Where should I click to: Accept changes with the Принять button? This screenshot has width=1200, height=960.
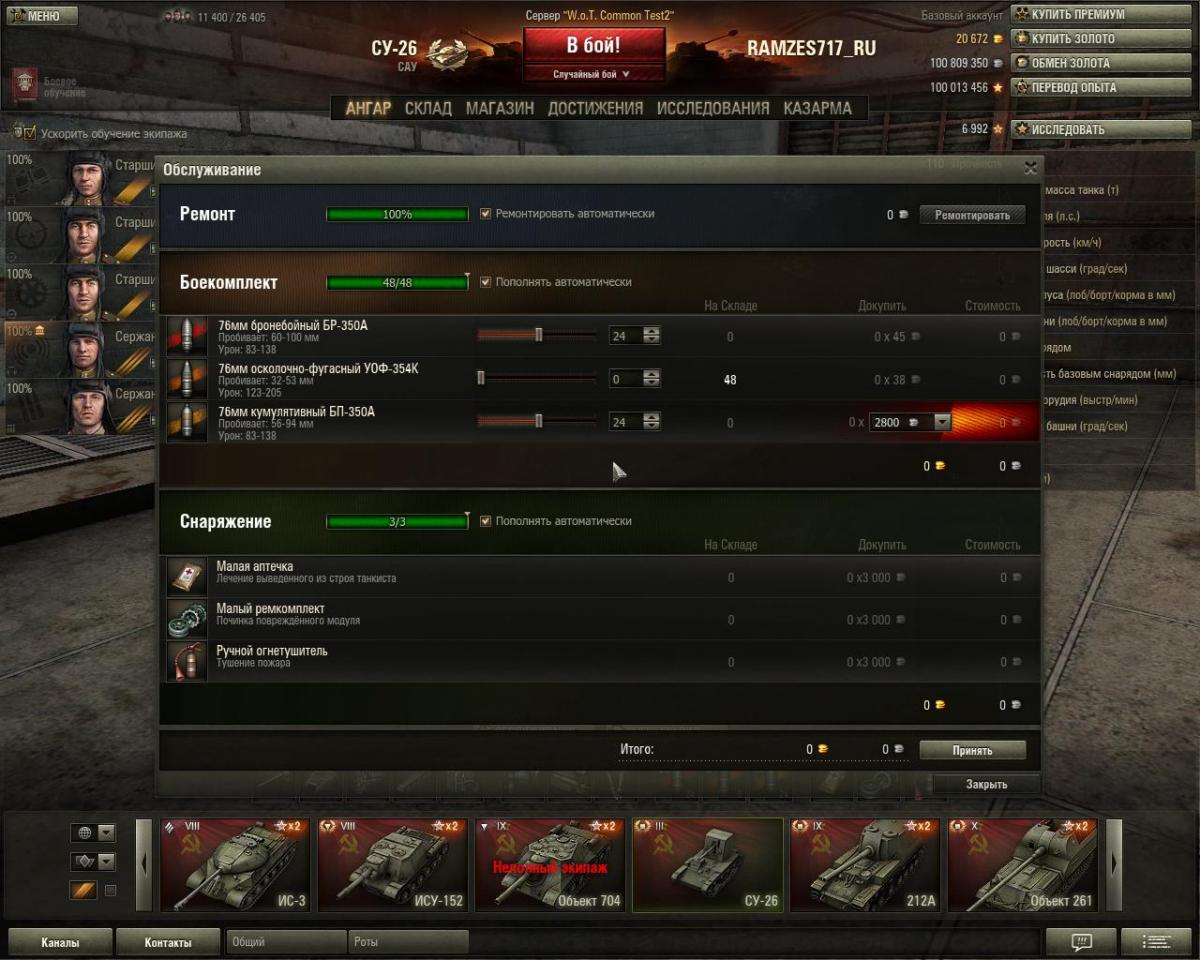point(972,750)
